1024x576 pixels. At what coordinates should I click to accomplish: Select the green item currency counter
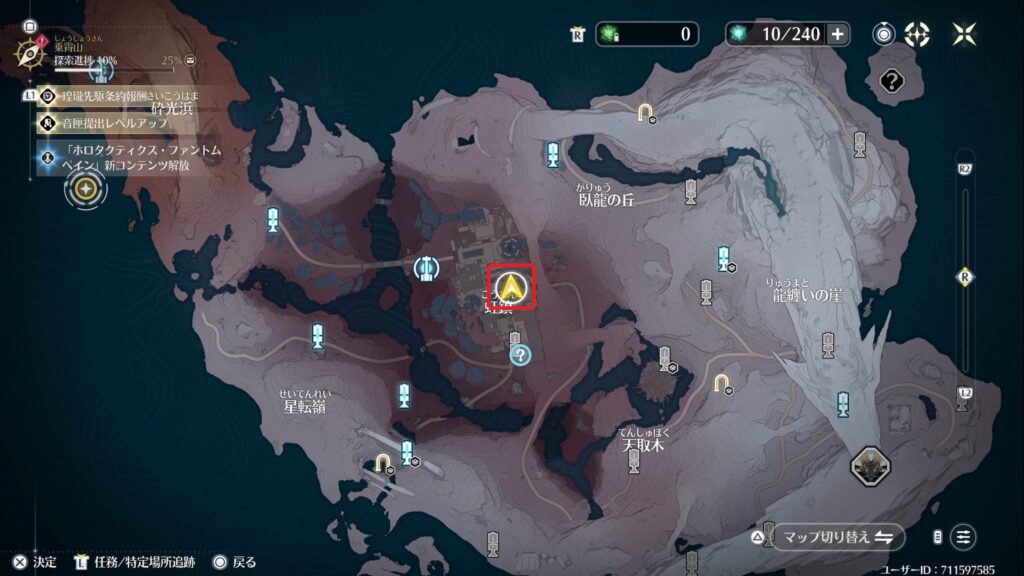click(646, 34)
